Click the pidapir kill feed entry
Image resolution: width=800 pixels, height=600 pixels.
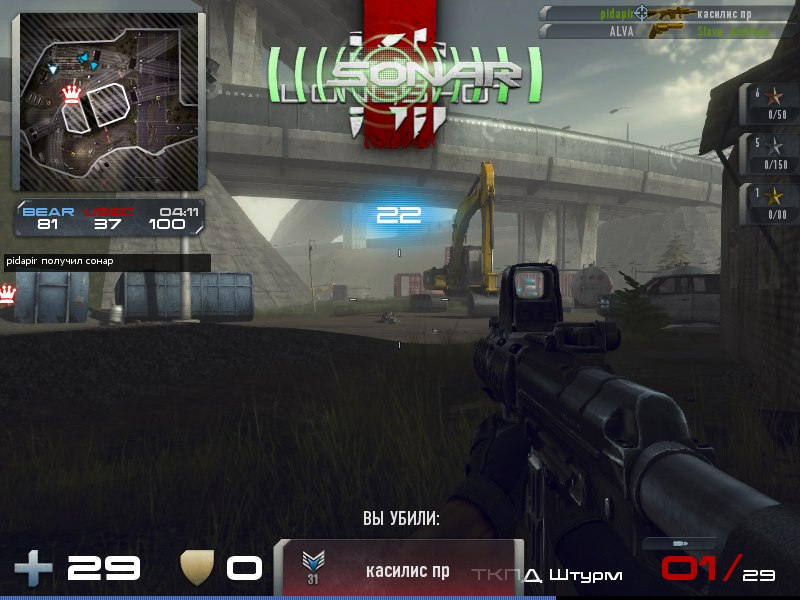click(658, 13)
